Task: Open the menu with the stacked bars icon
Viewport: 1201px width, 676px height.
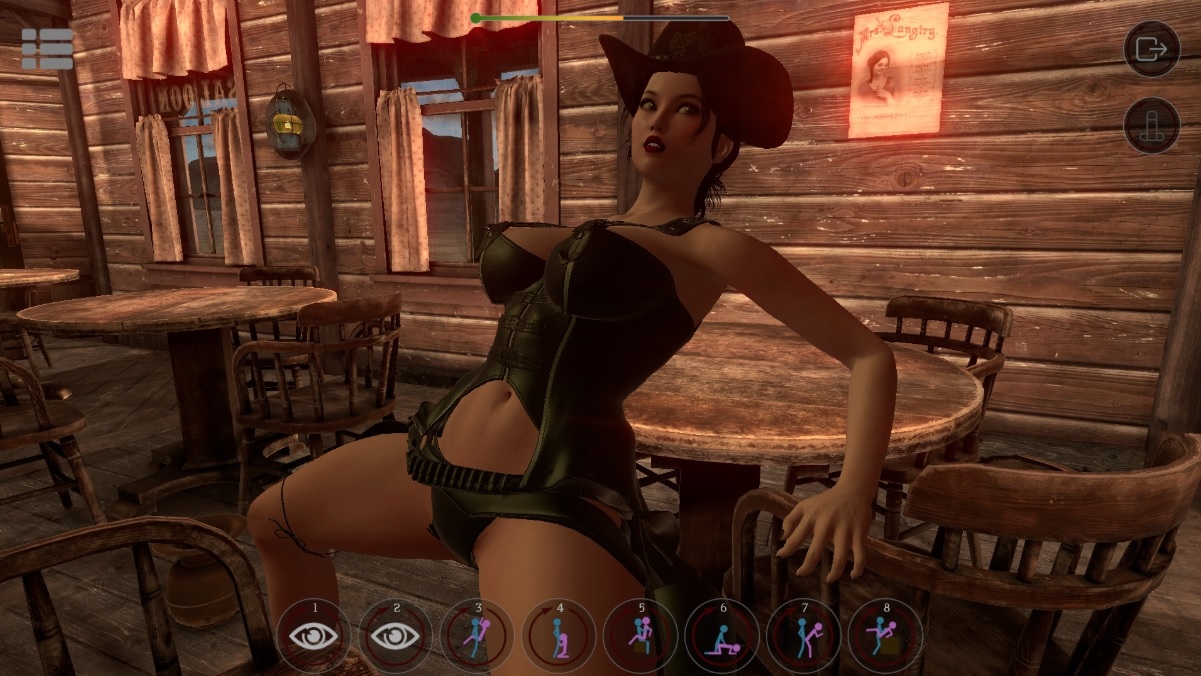Action: [x=47, y=49]
